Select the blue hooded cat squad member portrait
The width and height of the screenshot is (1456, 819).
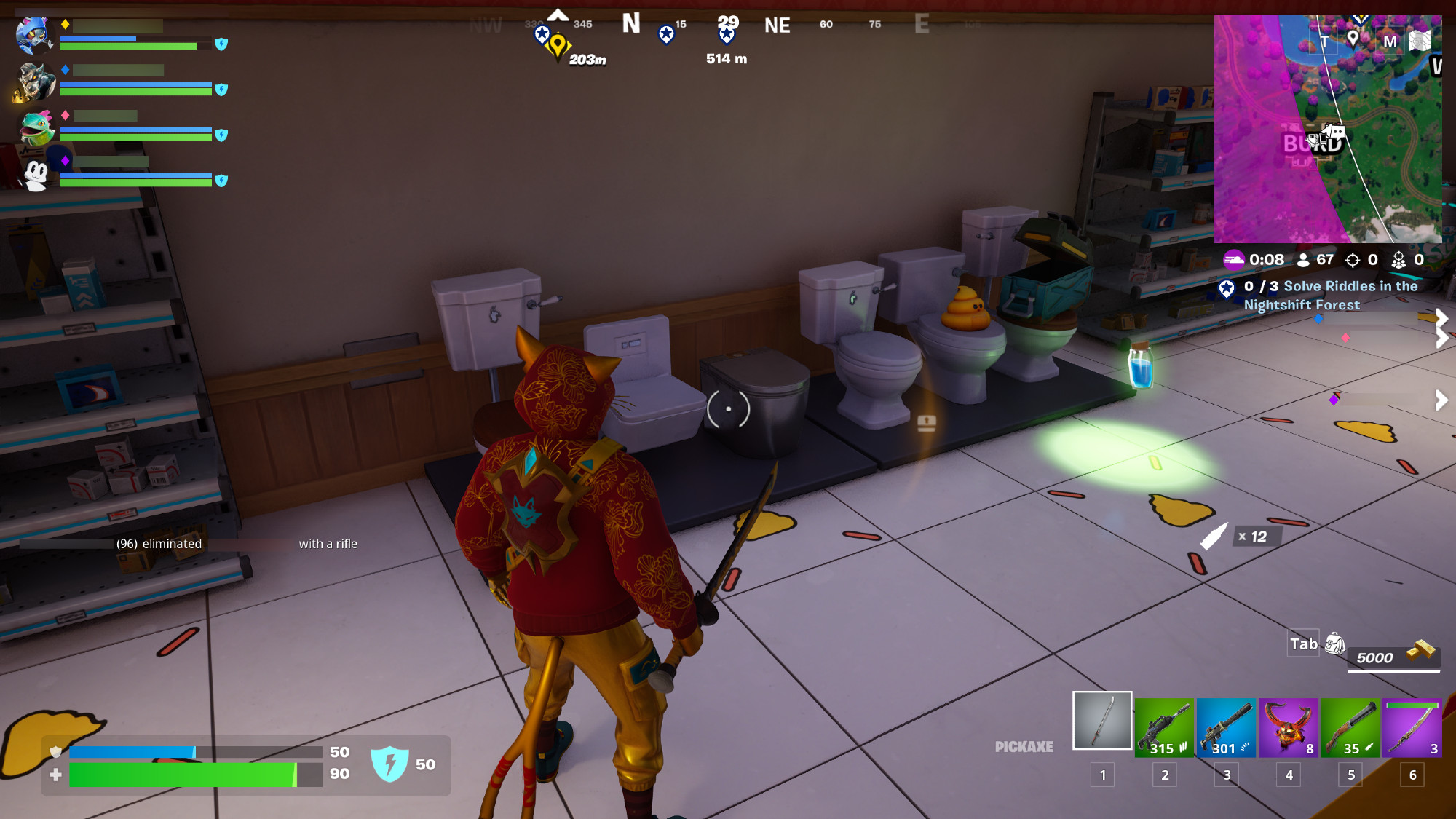pyautogui.click(x=33, y=36)
